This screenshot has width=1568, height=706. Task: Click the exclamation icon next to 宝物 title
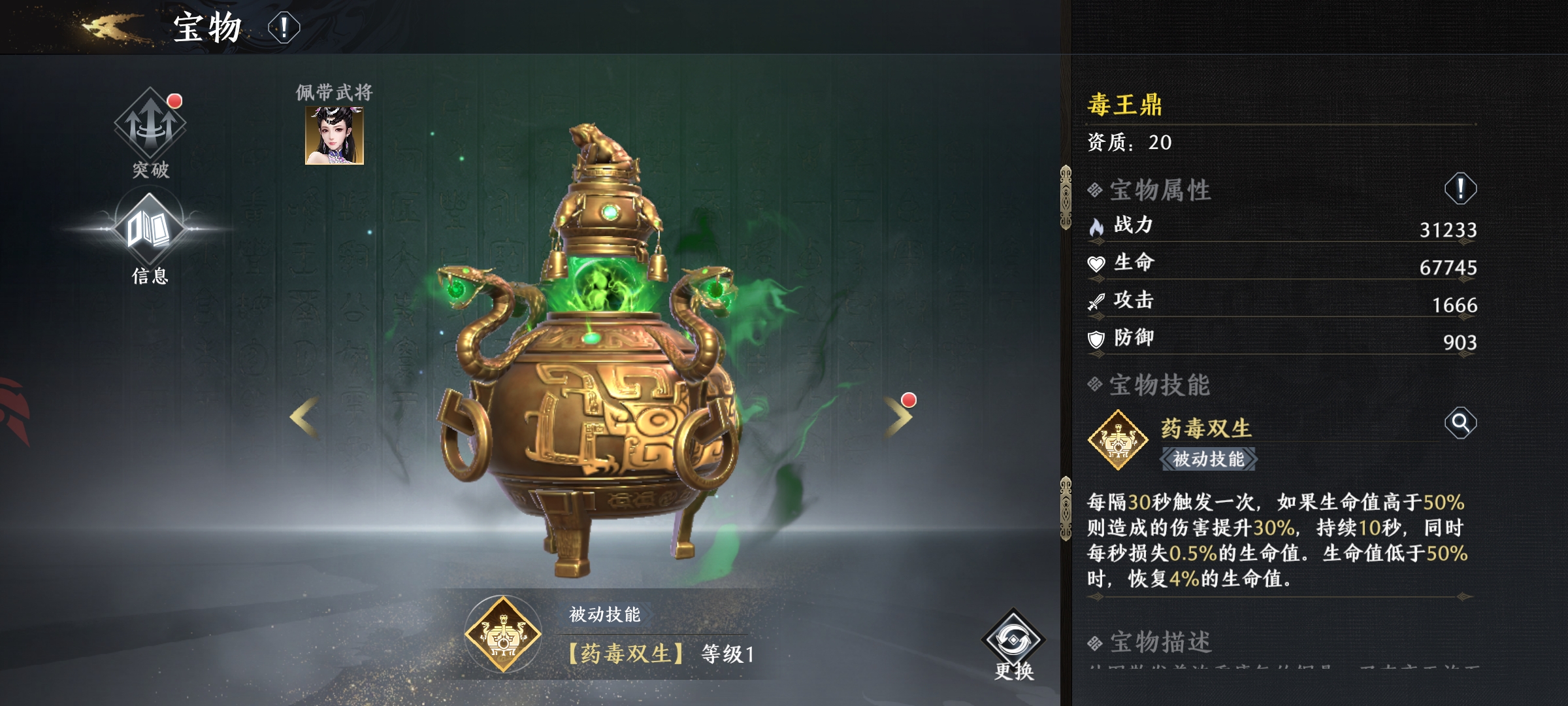284,27
